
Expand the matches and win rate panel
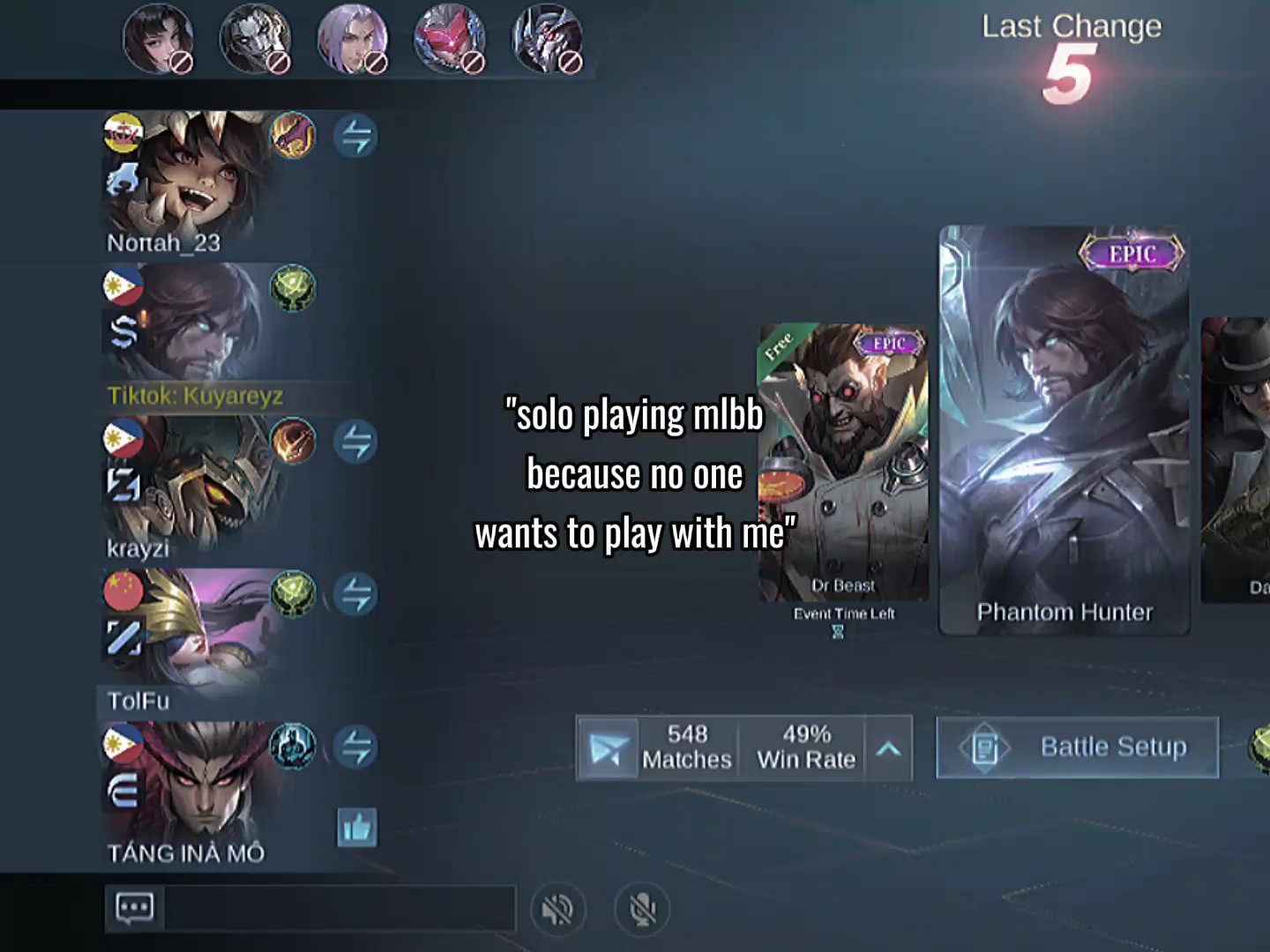click(x=889, y=749)
